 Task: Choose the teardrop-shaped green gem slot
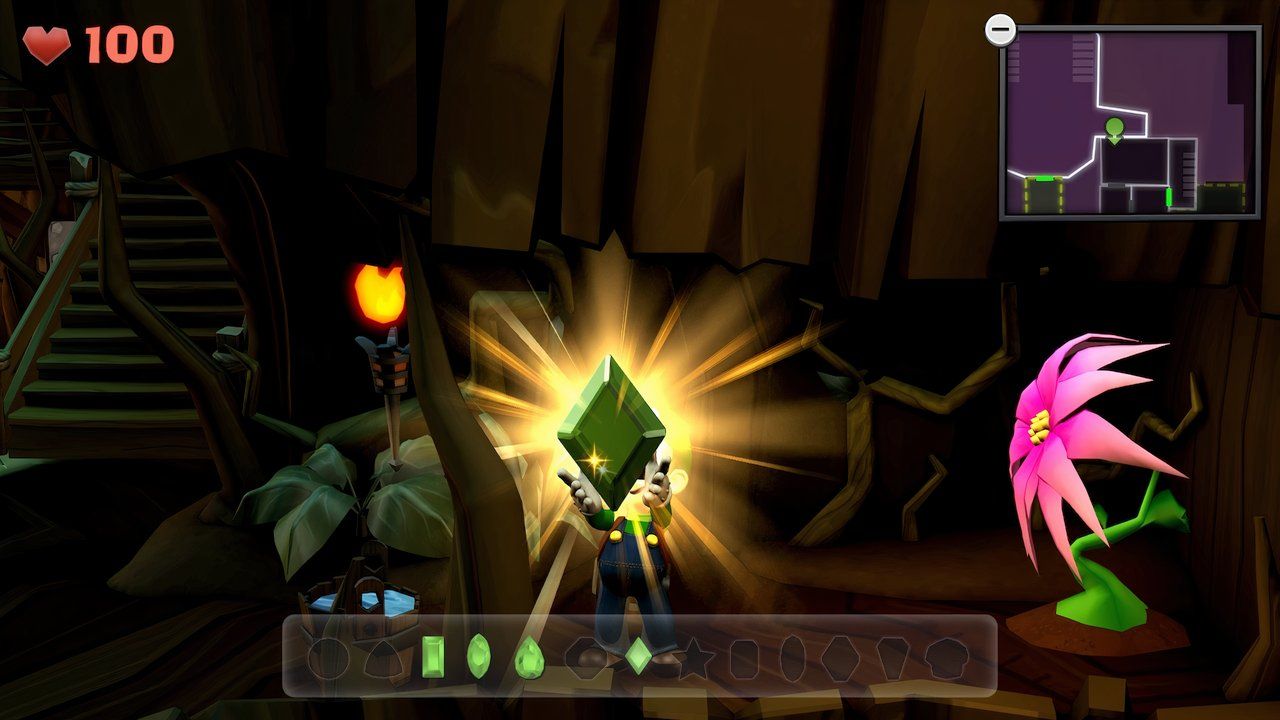coord(528,658)
